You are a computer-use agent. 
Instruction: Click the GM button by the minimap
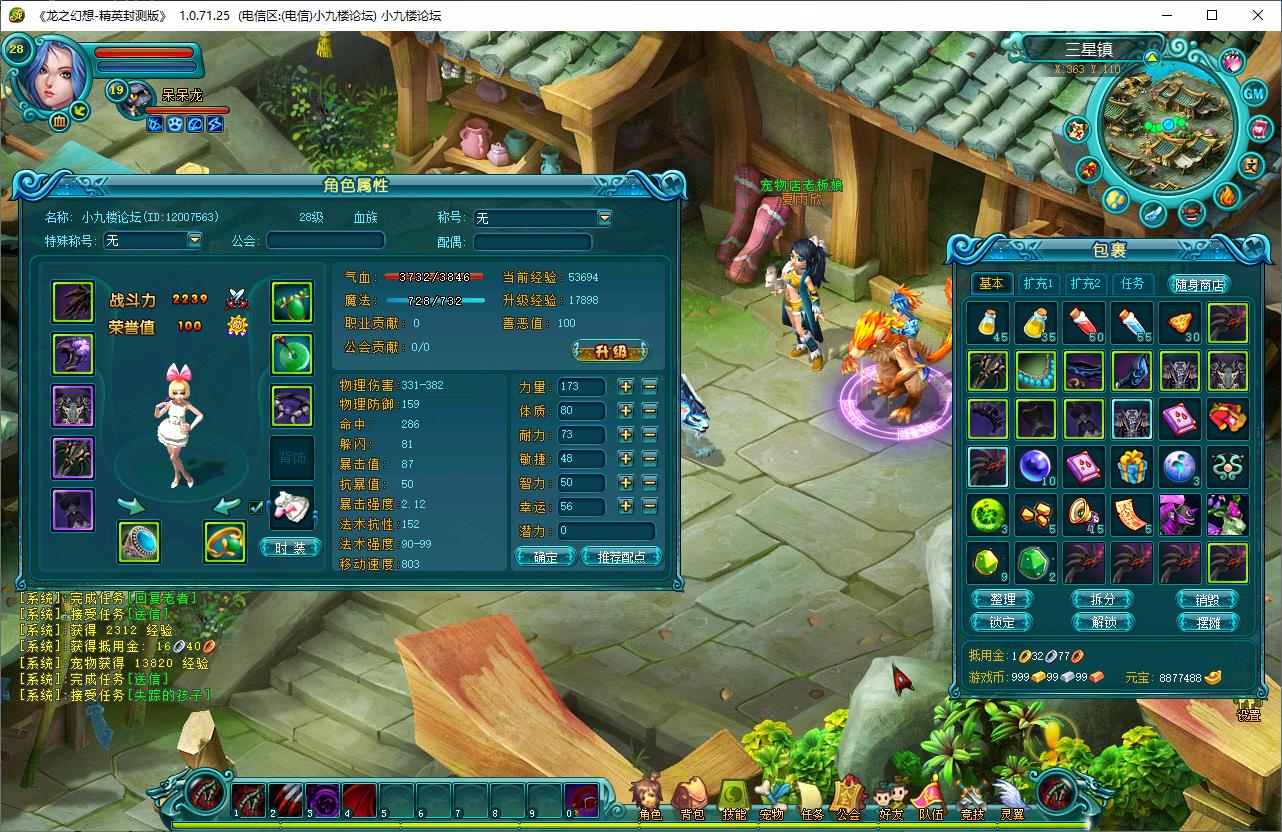click(1254, 93)
